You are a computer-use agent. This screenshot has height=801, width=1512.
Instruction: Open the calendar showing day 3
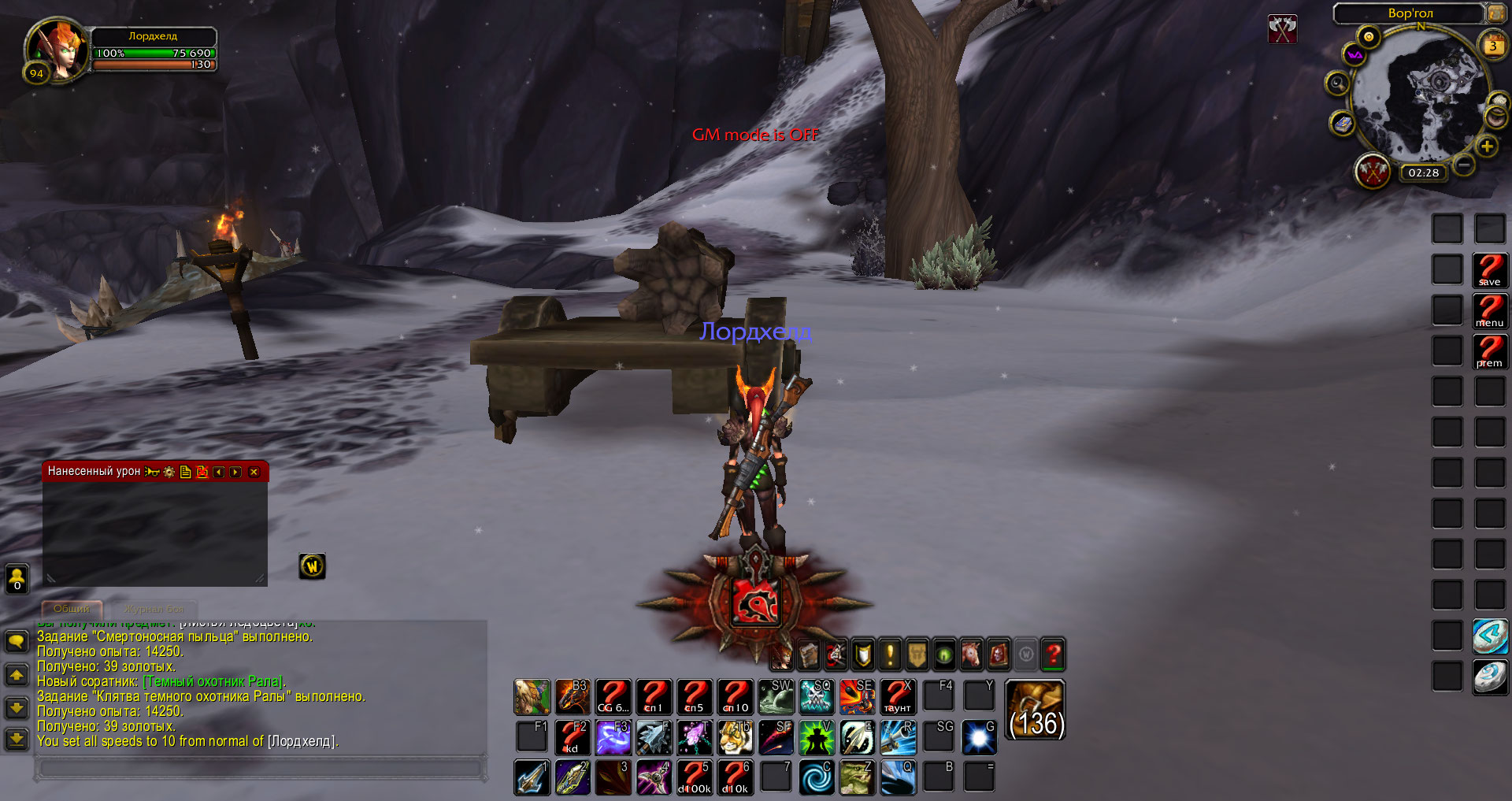pyautogui.click(x=1492, y=46)
